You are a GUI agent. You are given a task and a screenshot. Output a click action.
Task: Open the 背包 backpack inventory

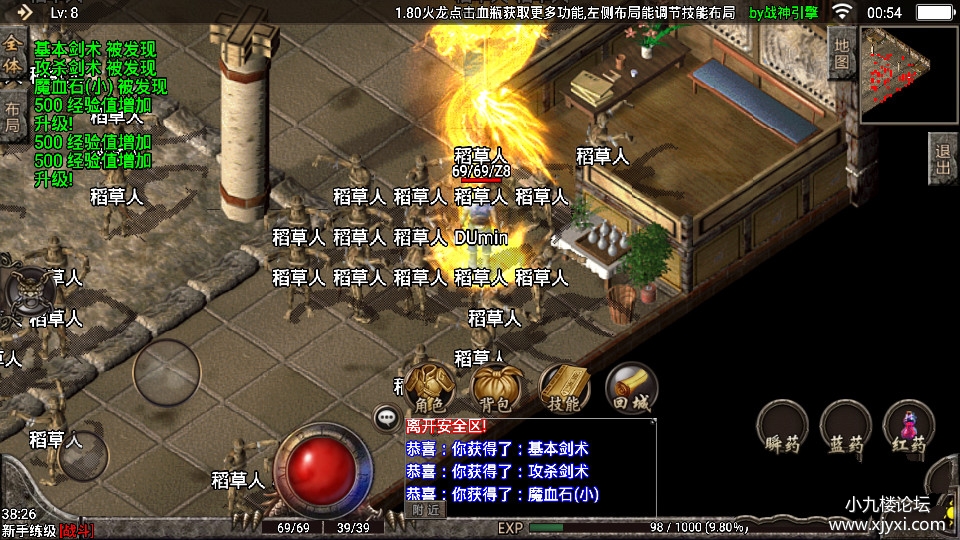(496, 388)
